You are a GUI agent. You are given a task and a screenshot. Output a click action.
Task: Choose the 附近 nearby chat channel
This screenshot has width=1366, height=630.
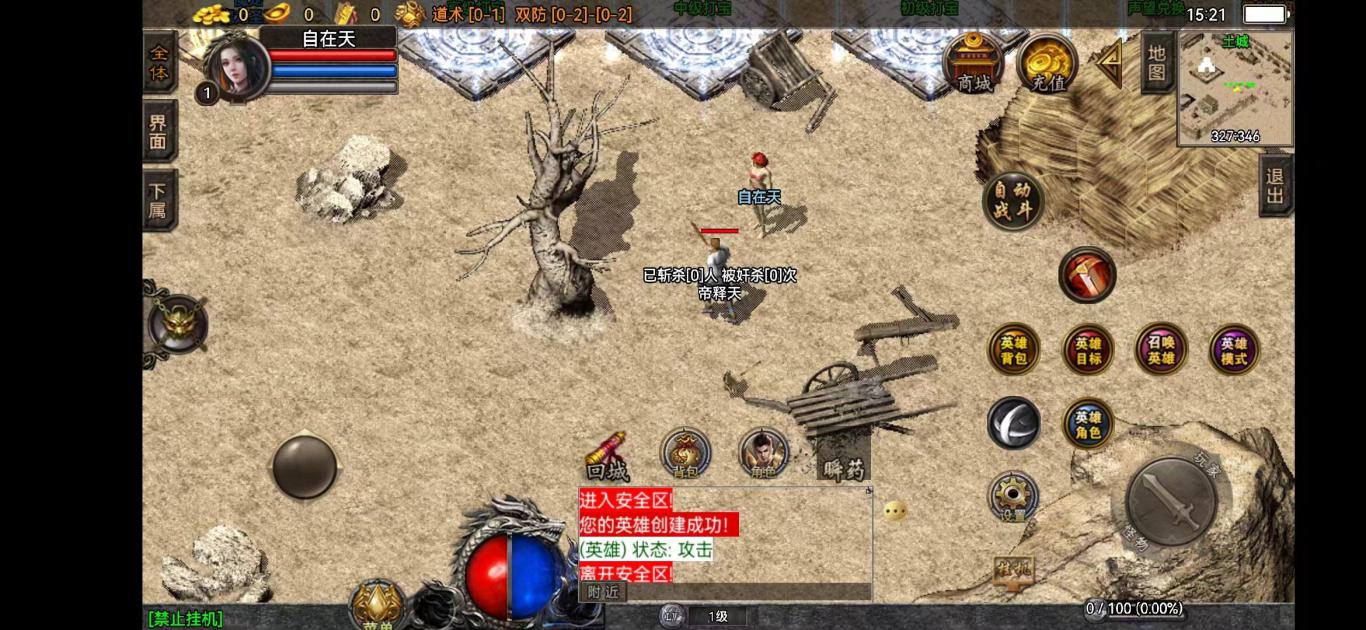point(603,592)
